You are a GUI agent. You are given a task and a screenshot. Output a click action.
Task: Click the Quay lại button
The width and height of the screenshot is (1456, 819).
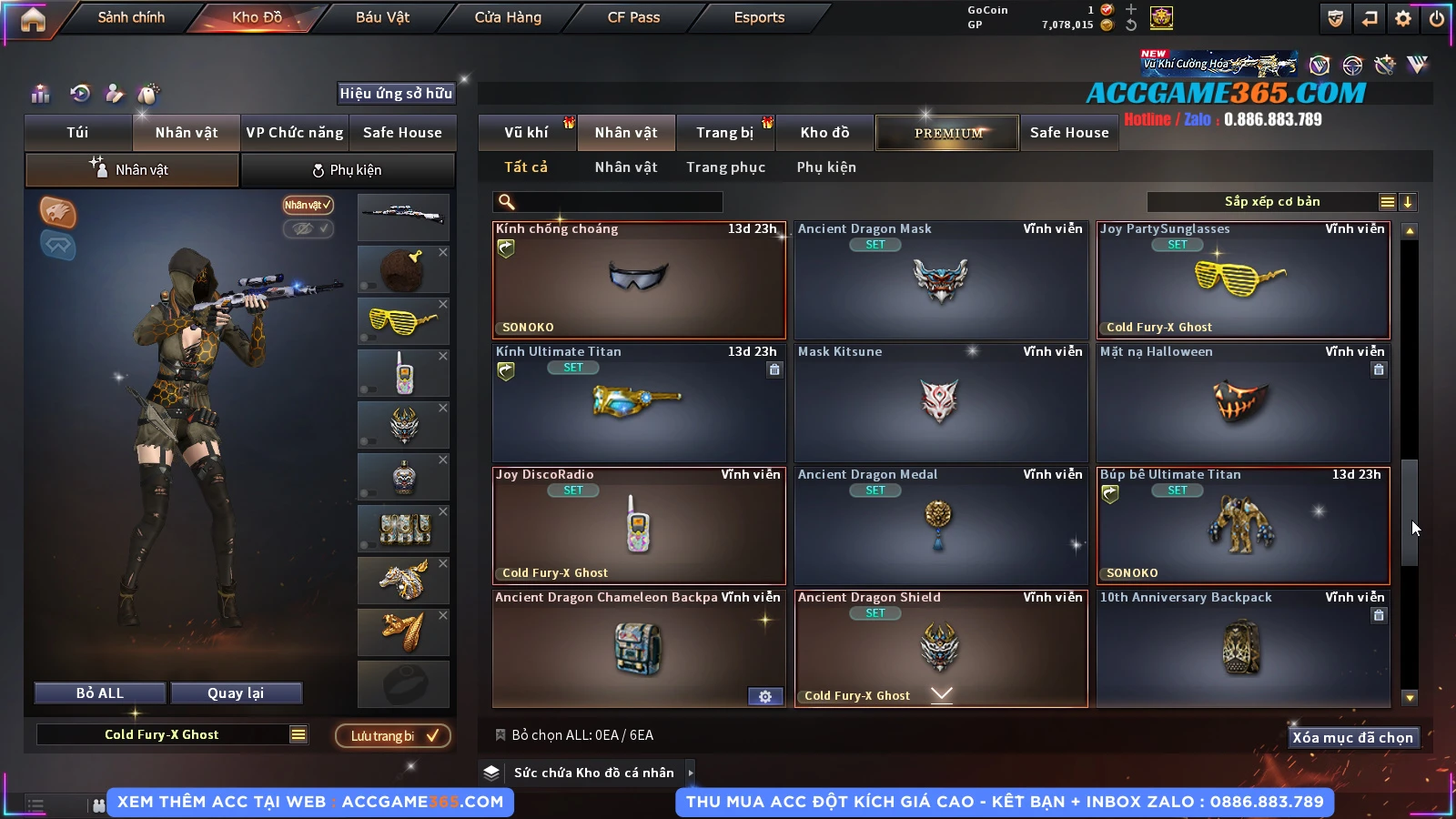(236, 693)
